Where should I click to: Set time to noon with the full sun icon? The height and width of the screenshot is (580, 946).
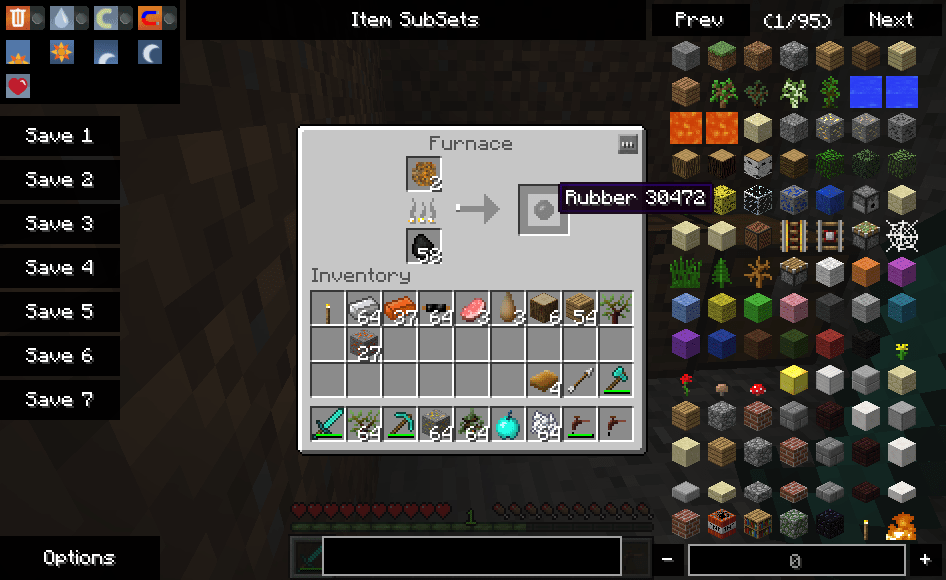pyautogui.click(x=62, y=52)
